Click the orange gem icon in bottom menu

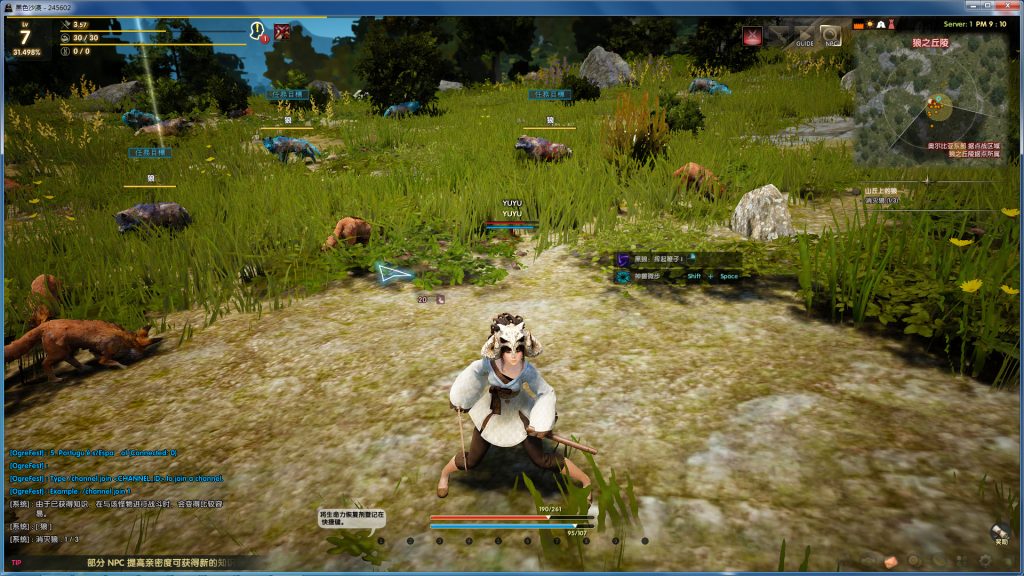pos(890,561)
